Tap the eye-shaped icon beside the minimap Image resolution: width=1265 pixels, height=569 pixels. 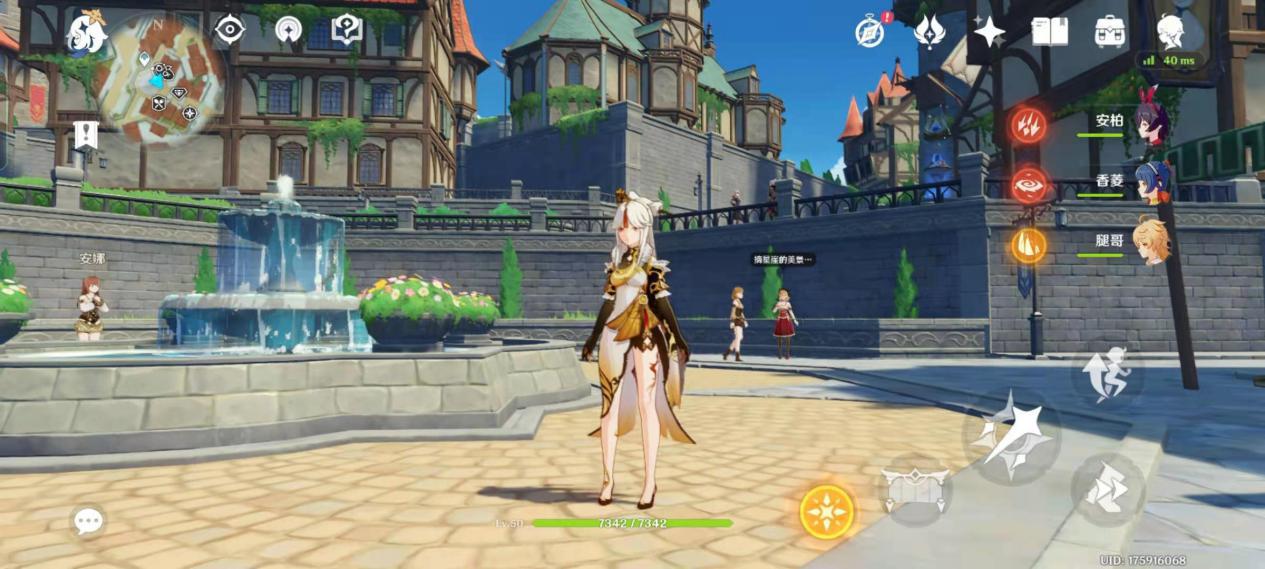230,30
